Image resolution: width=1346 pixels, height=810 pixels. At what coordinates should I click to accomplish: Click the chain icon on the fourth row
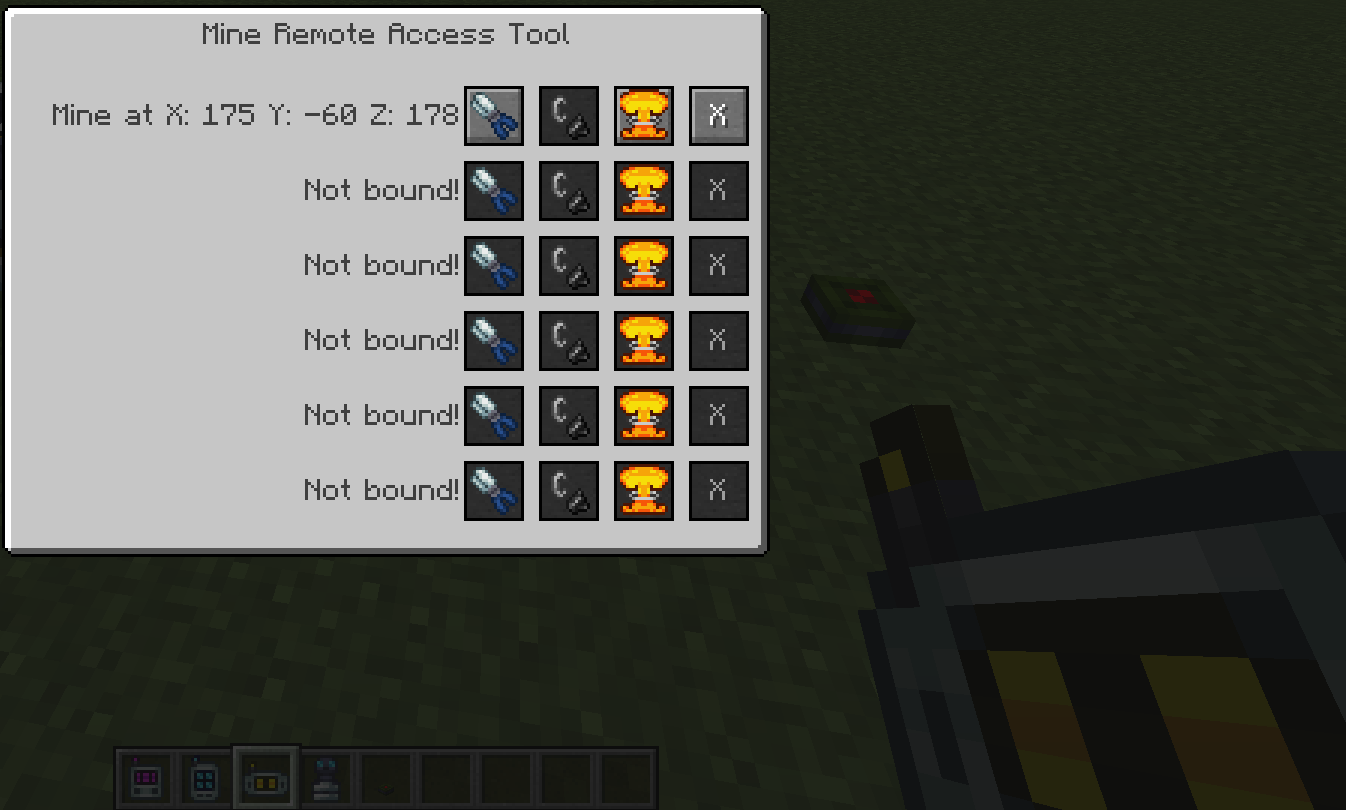pyautogui.click(x=569, y=341)
